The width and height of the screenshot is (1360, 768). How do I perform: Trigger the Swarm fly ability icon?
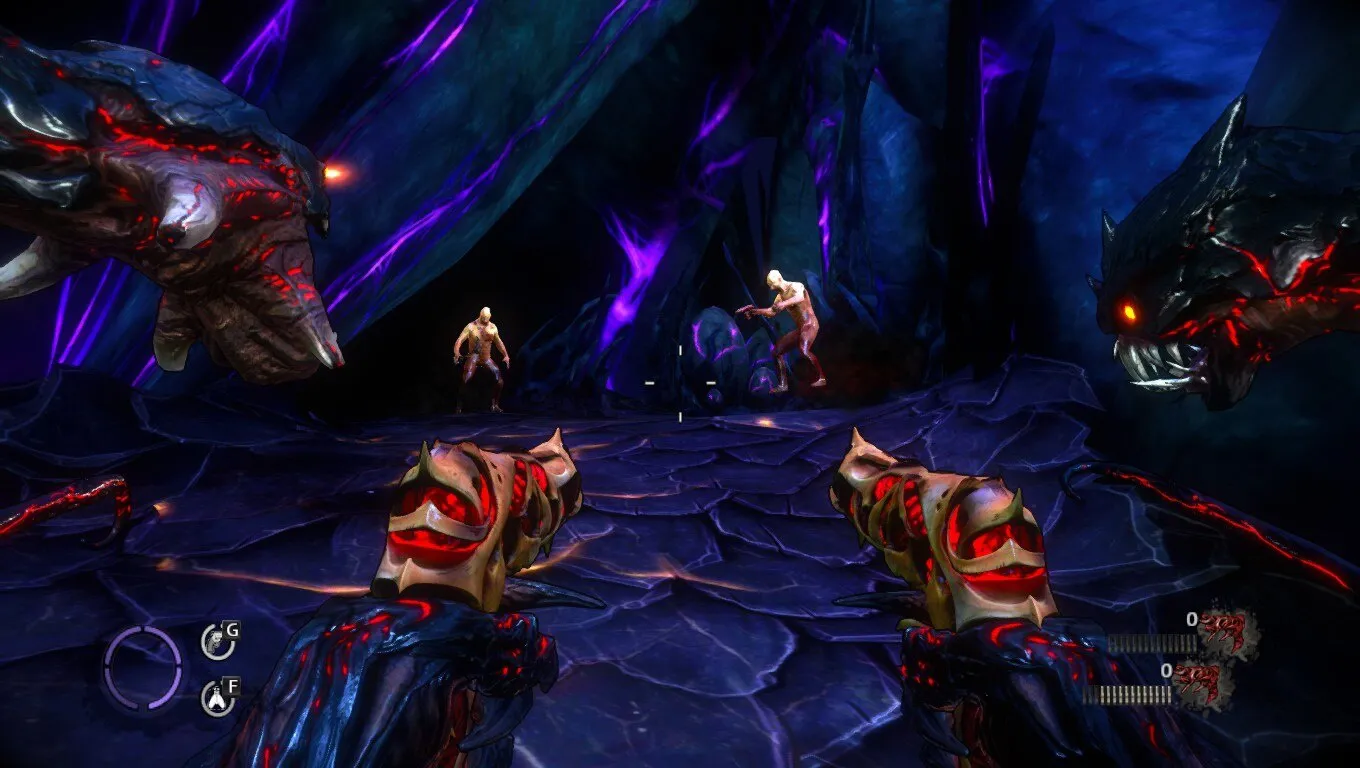(x=216, y=698)
